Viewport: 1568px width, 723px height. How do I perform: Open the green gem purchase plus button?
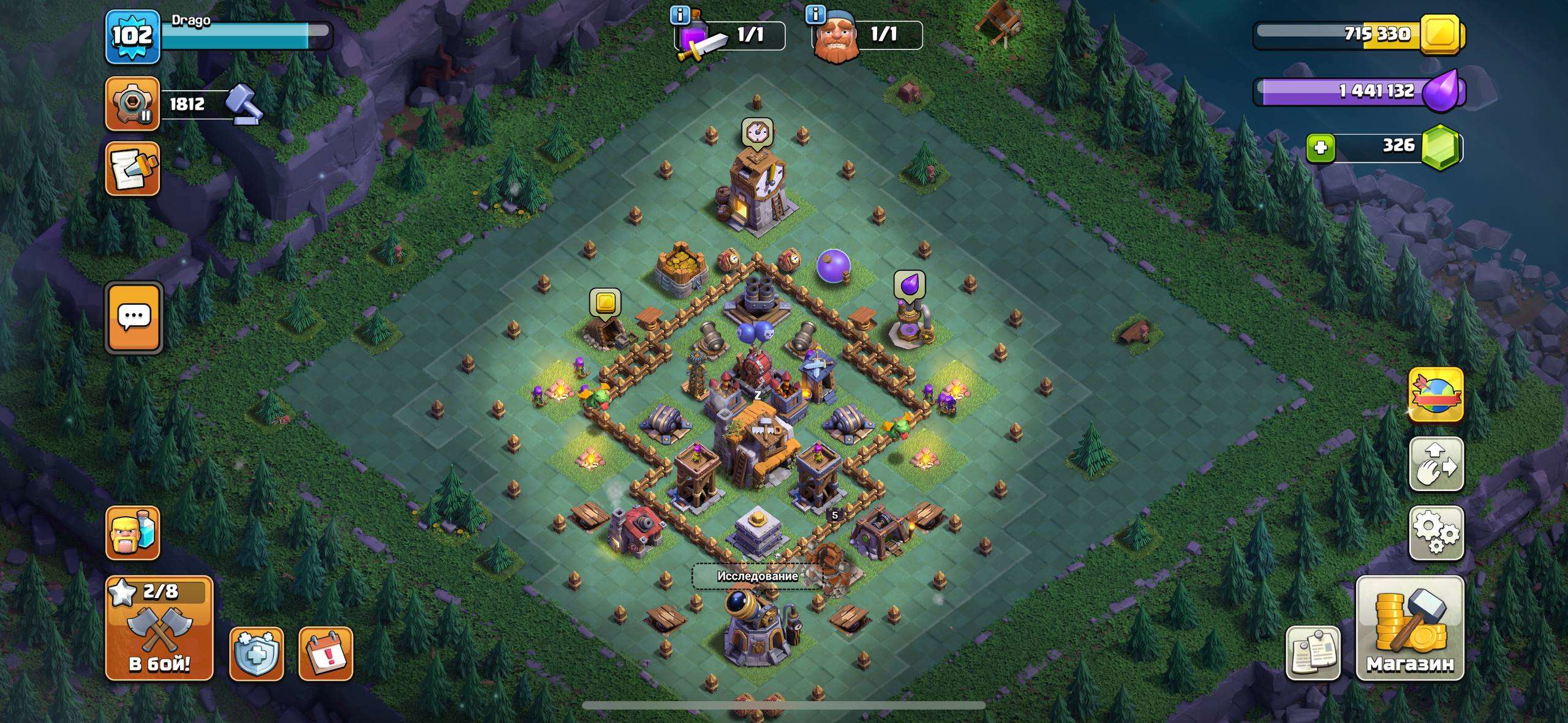(x=1321, y=148)
